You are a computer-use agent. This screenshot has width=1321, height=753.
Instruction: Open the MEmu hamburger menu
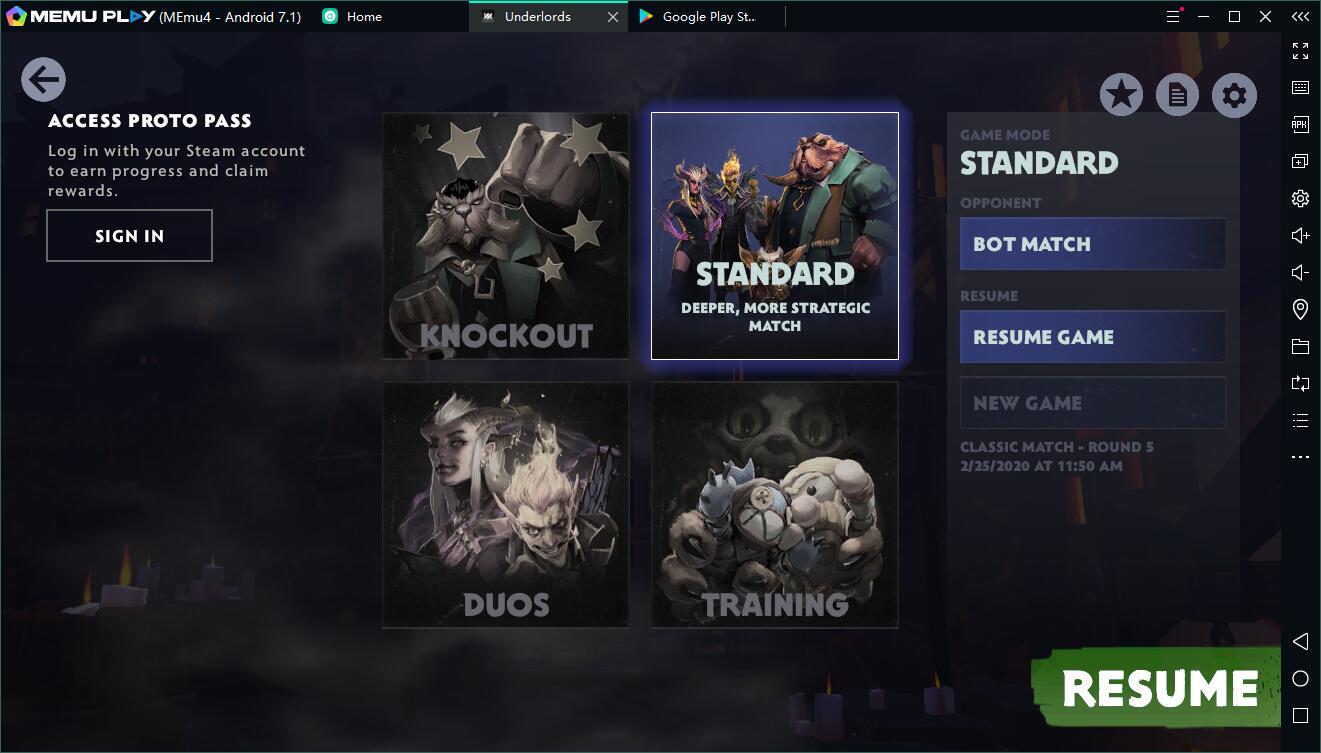pyautogui.click(x=1172, y=16)
